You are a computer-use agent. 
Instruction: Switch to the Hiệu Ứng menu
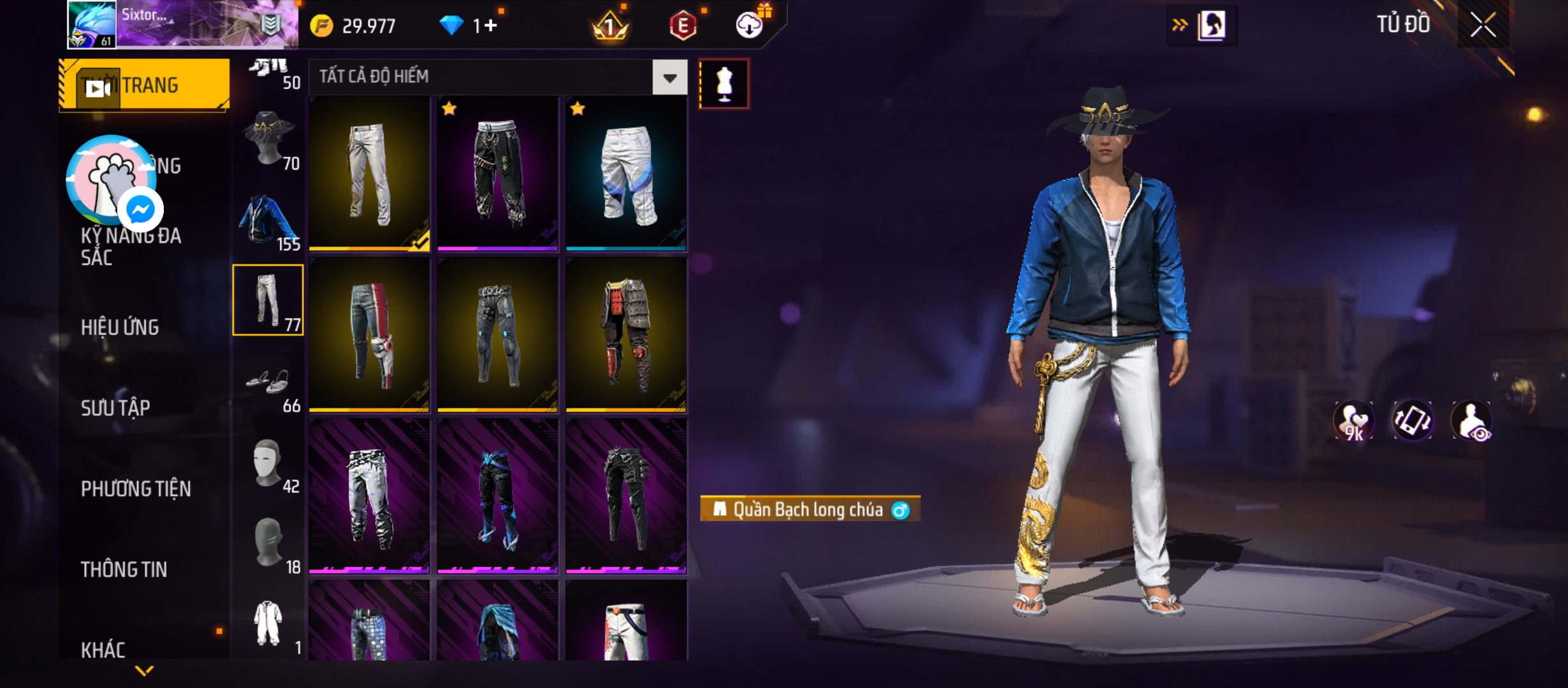pyautogui.click(x=120, y=327)
